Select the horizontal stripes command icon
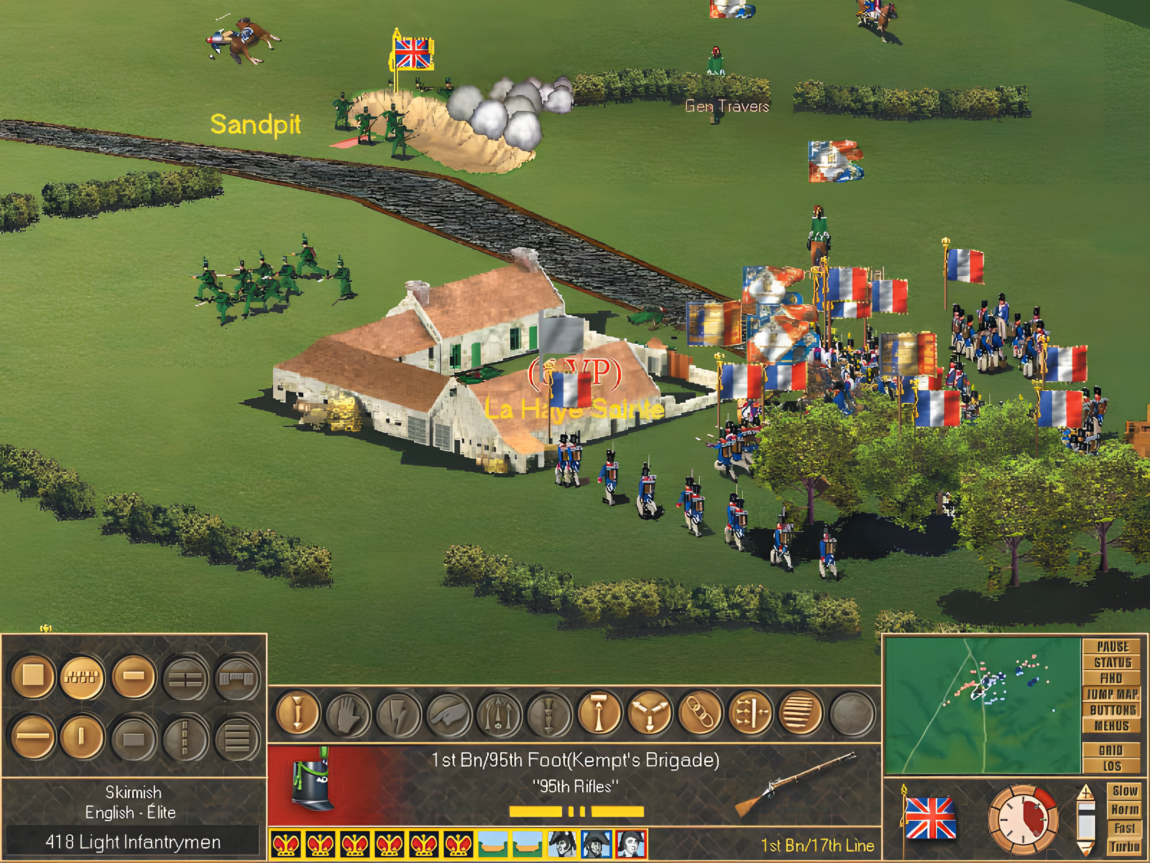 (800, 714)
